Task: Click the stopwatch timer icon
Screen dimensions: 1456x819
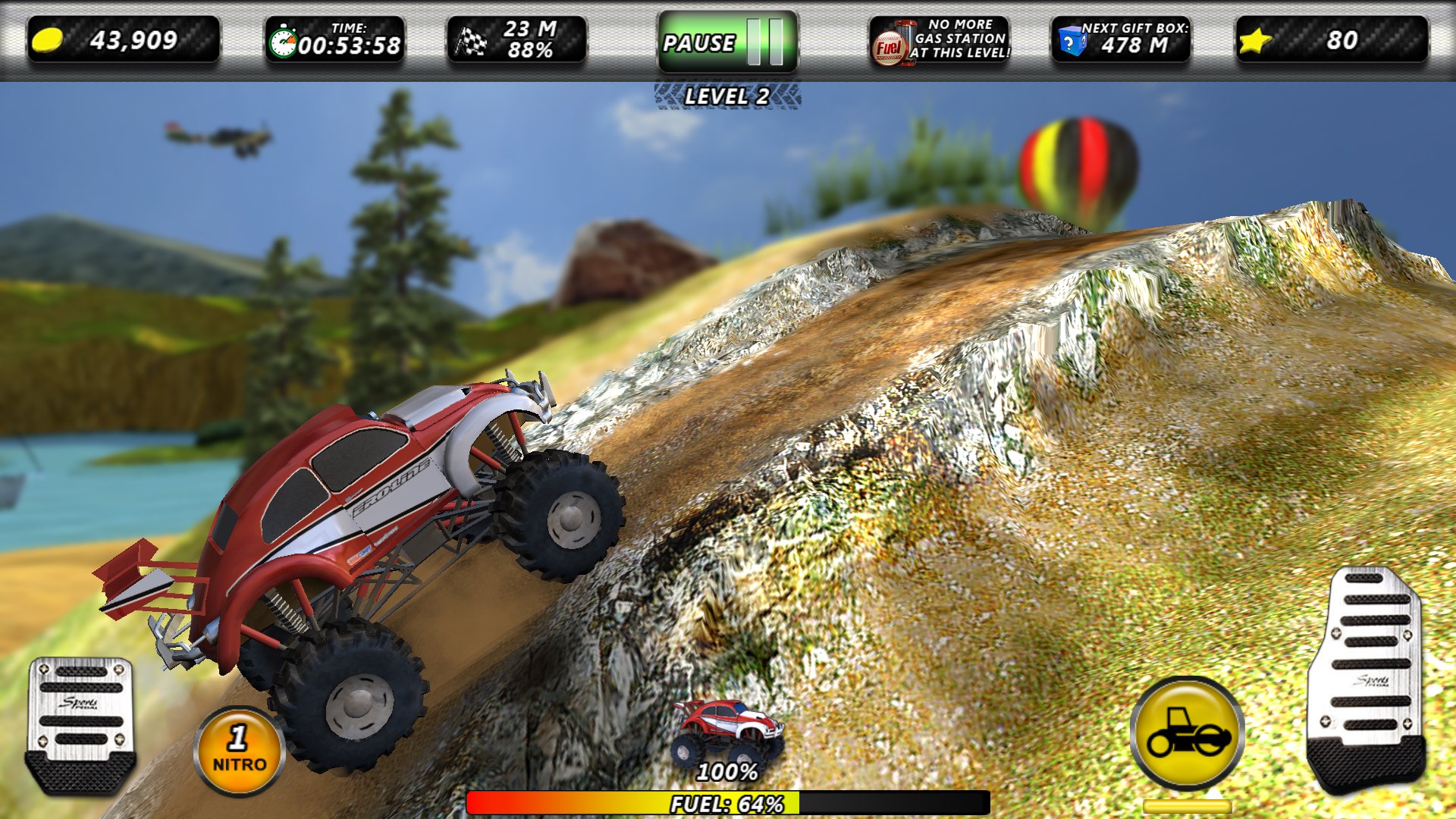Action: pyautogui.click(x=284, y=42)
